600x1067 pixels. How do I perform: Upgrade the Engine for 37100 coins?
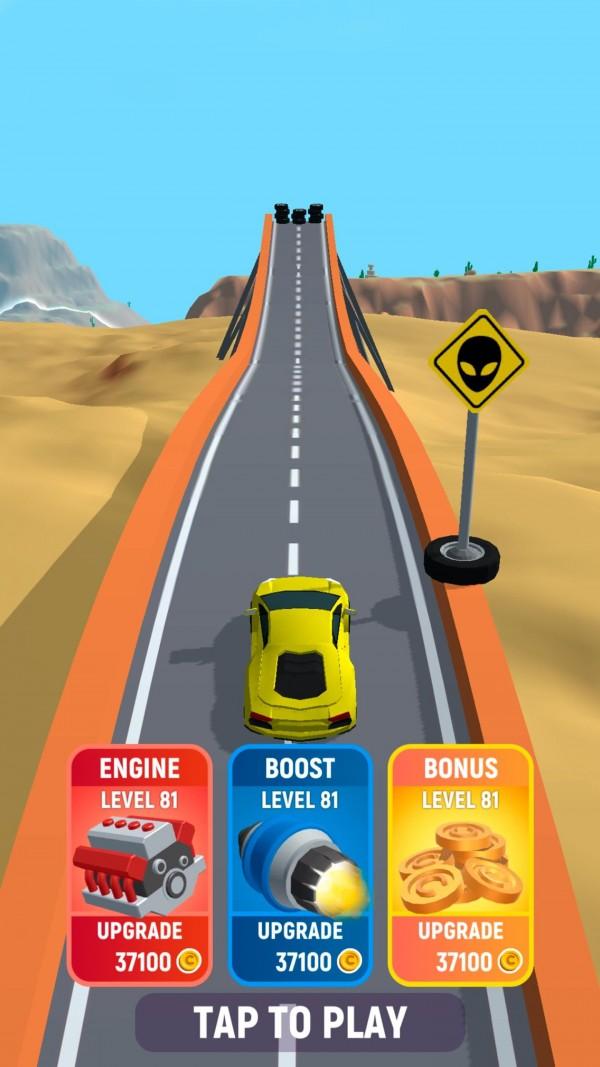point(140,946)
